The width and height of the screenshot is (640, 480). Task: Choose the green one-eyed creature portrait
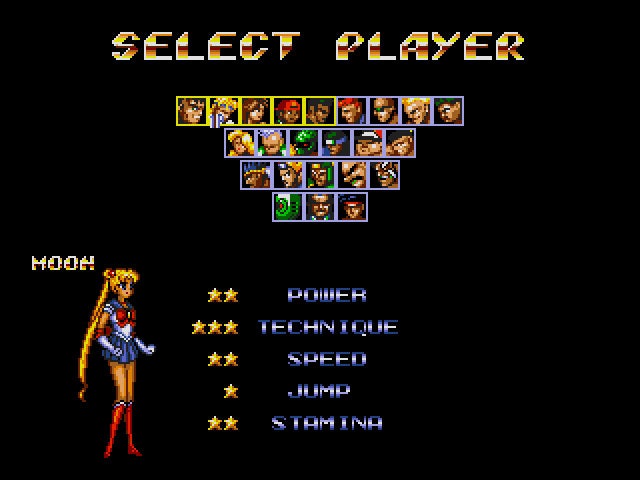(x=287, y=206)
